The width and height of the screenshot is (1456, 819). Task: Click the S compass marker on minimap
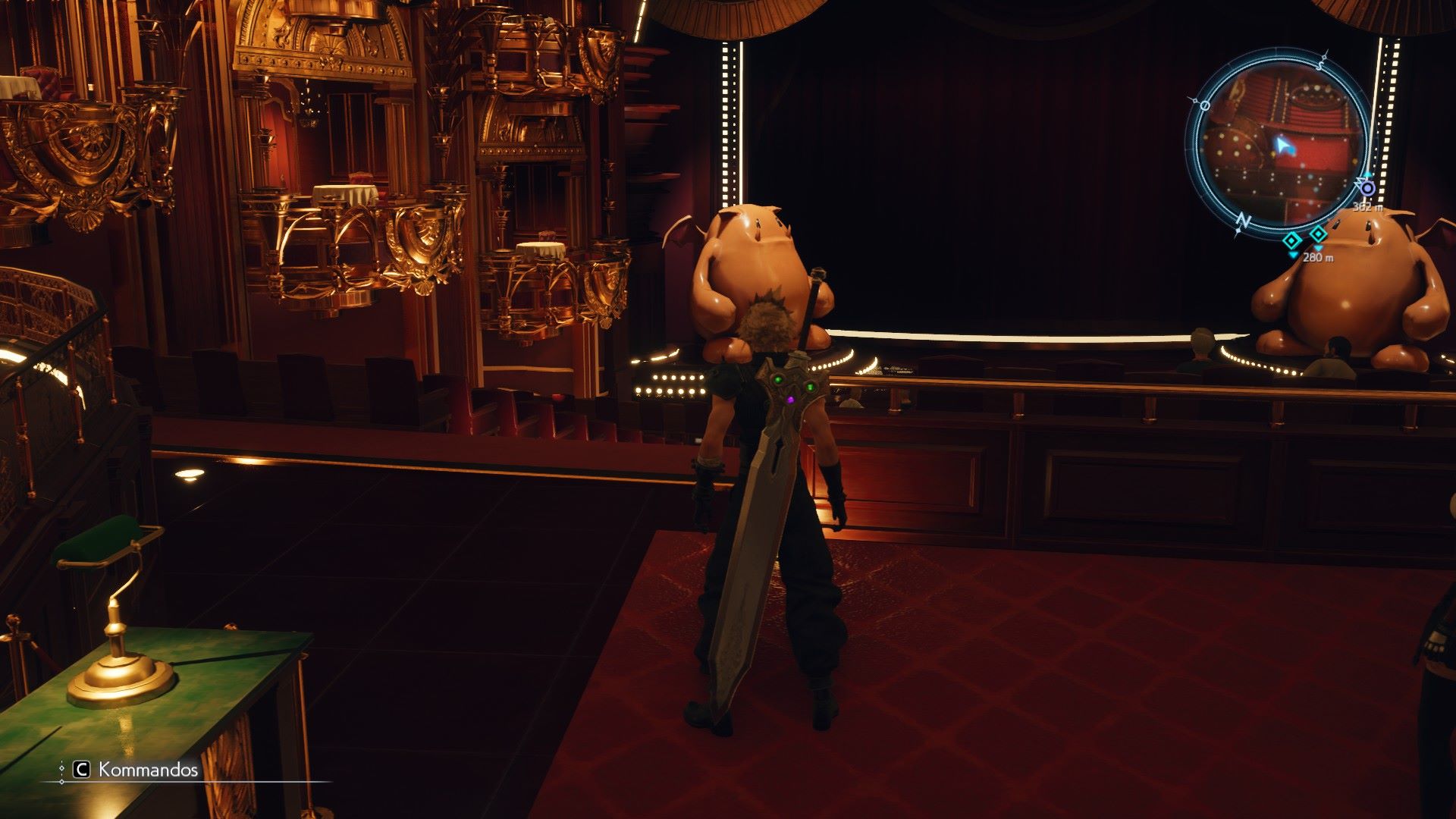1320,64
